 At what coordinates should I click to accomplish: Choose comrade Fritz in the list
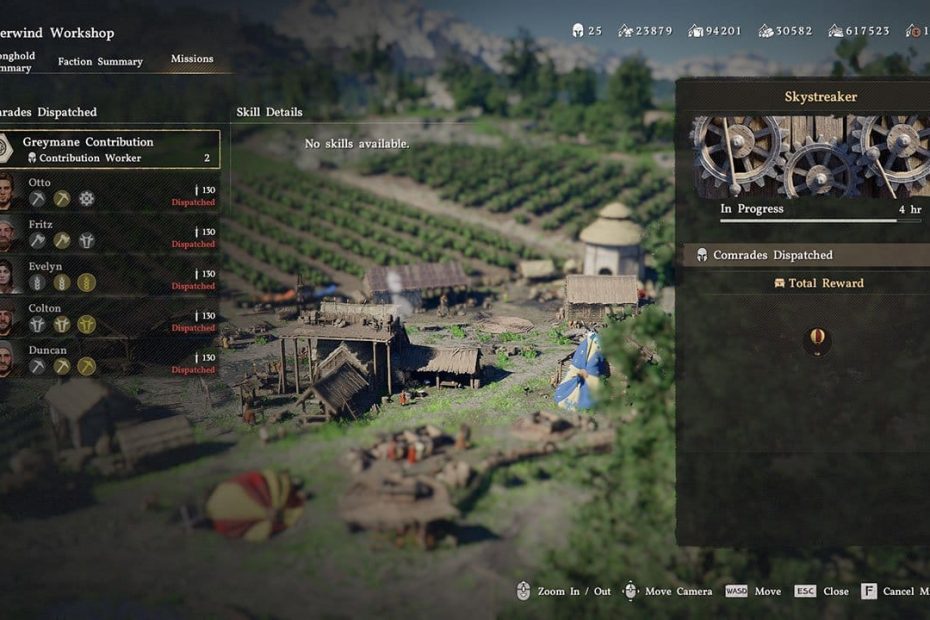pyautogui.click(x=110, y=233)
